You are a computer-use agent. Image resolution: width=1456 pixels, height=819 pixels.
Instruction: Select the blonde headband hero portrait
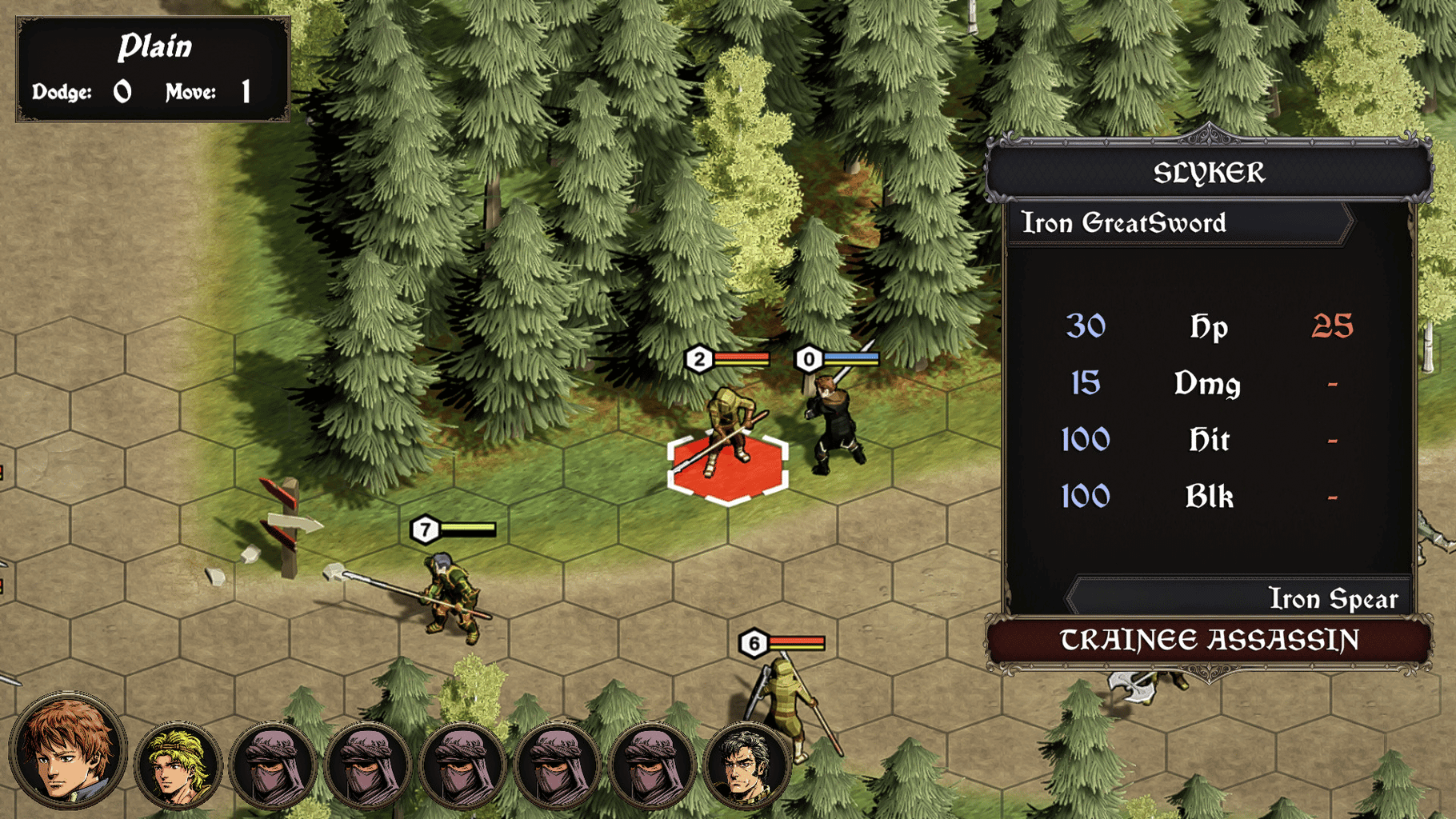click(177, 765)
